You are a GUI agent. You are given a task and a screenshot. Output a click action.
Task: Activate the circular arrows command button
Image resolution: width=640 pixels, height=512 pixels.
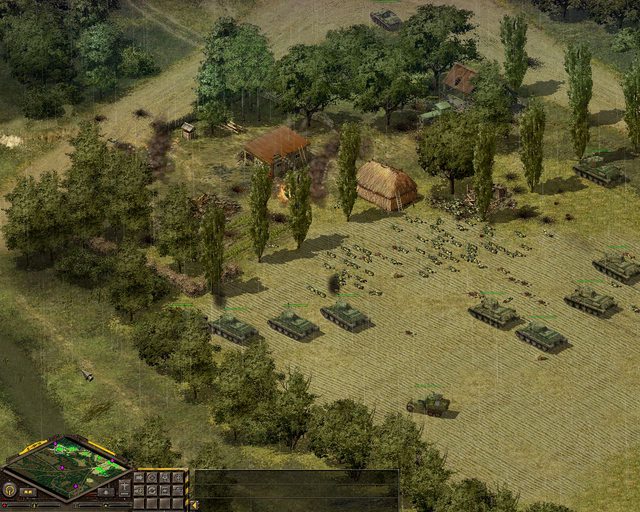pyautogui.click(x=152, y=490)
